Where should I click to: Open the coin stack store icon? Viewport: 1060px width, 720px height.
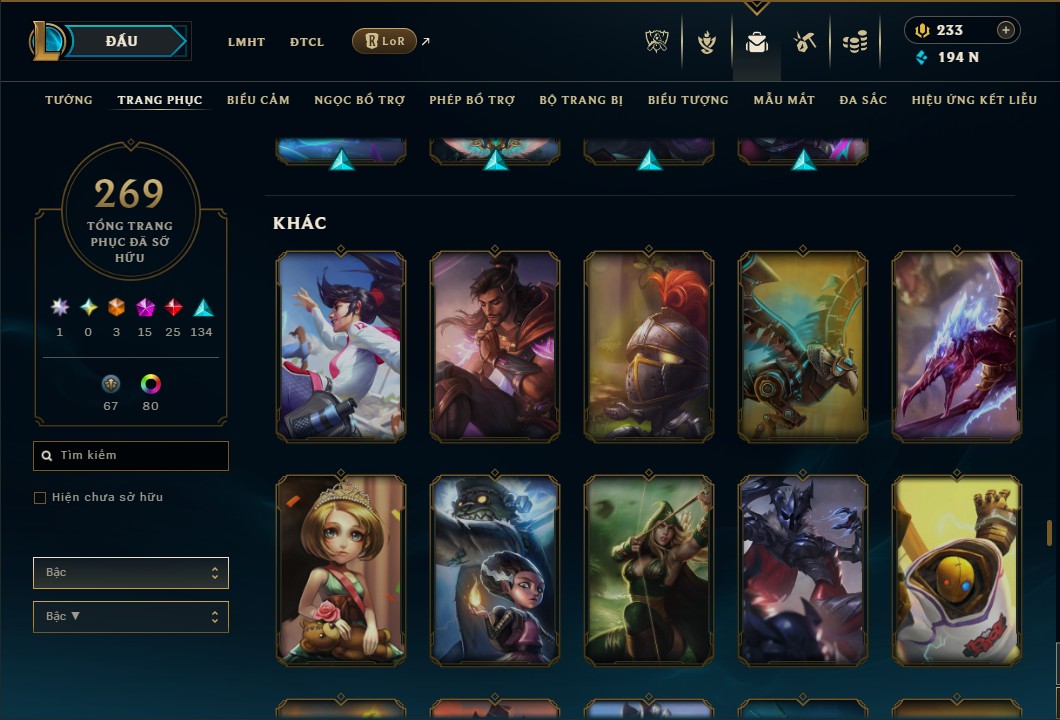coord(854,42)
